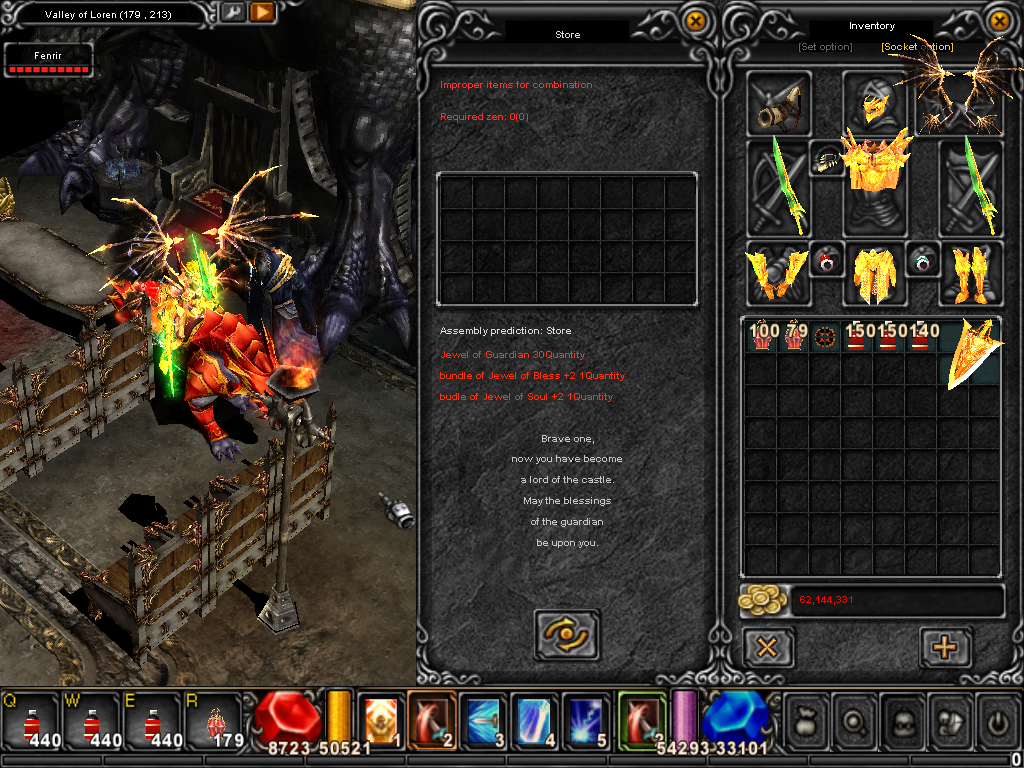Select the 140-stack red potion

tap(921, 337)
